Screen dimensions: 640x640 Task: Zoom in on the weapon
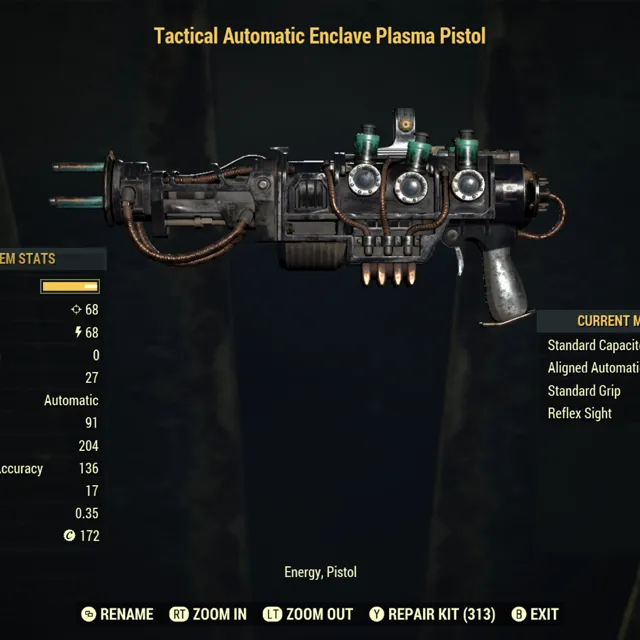pyautogui.click(x=208, y=614)
